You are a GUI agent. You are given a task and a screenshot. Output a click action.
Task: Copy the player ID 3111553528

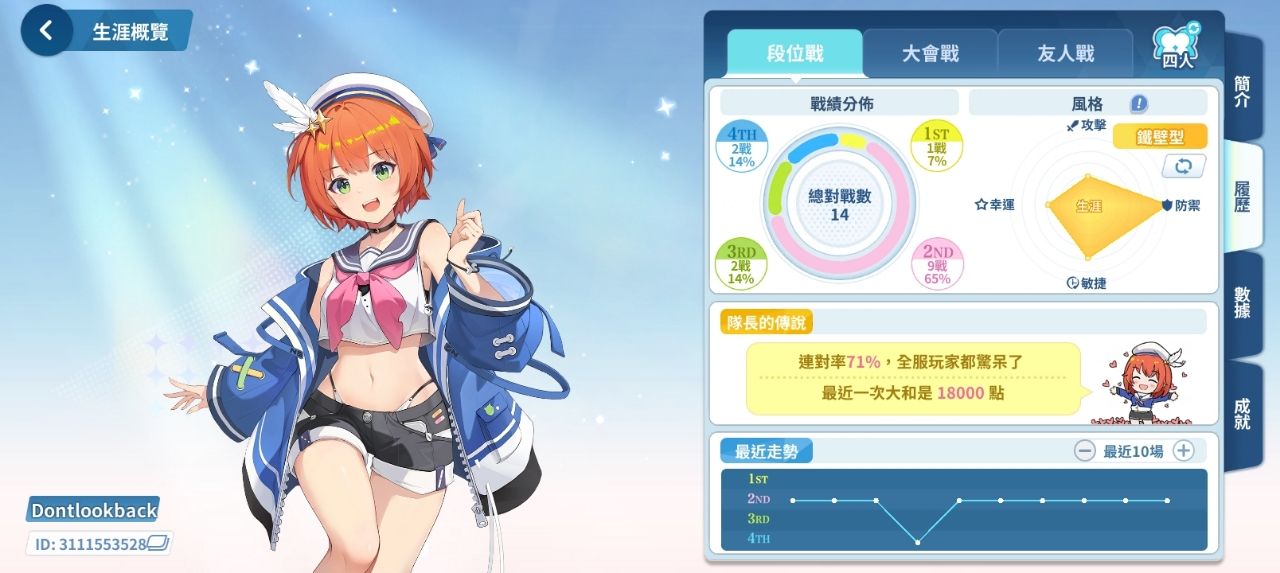point(159,544)
